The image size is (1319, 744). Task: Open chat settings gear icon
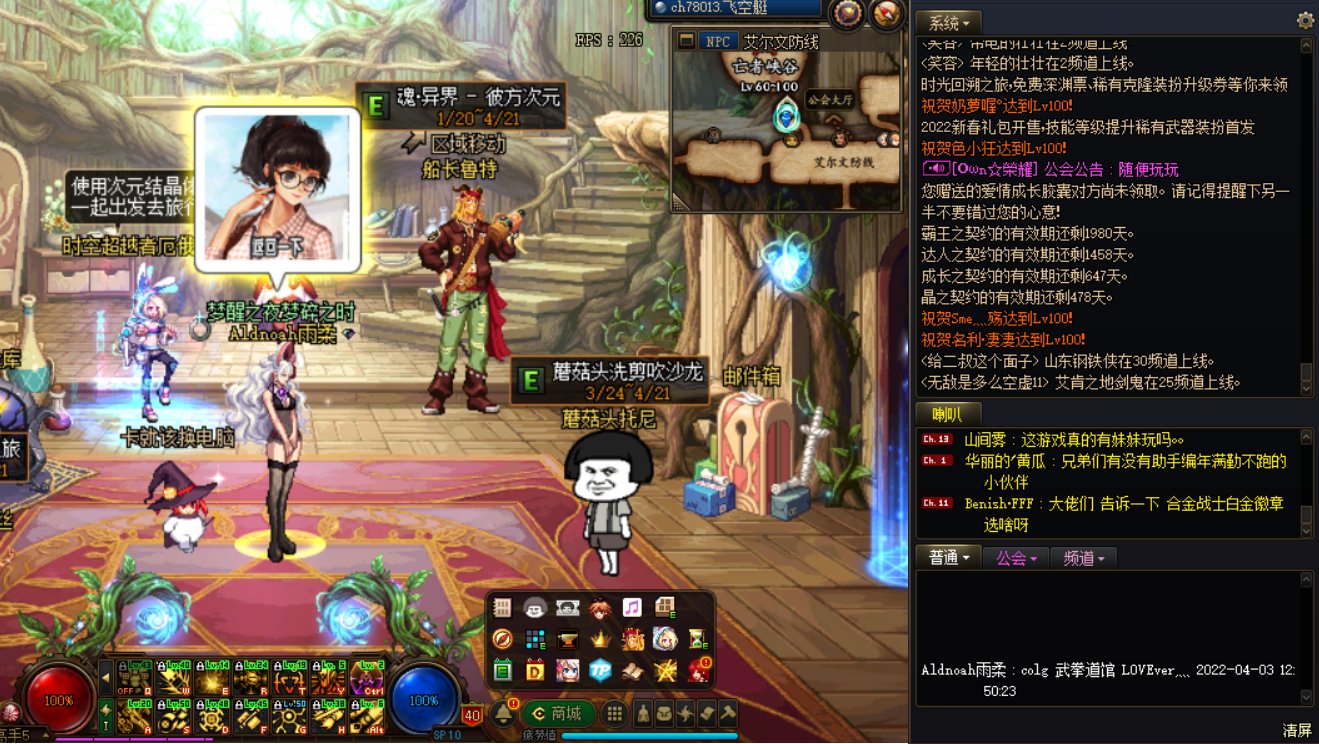(1305, 20)
